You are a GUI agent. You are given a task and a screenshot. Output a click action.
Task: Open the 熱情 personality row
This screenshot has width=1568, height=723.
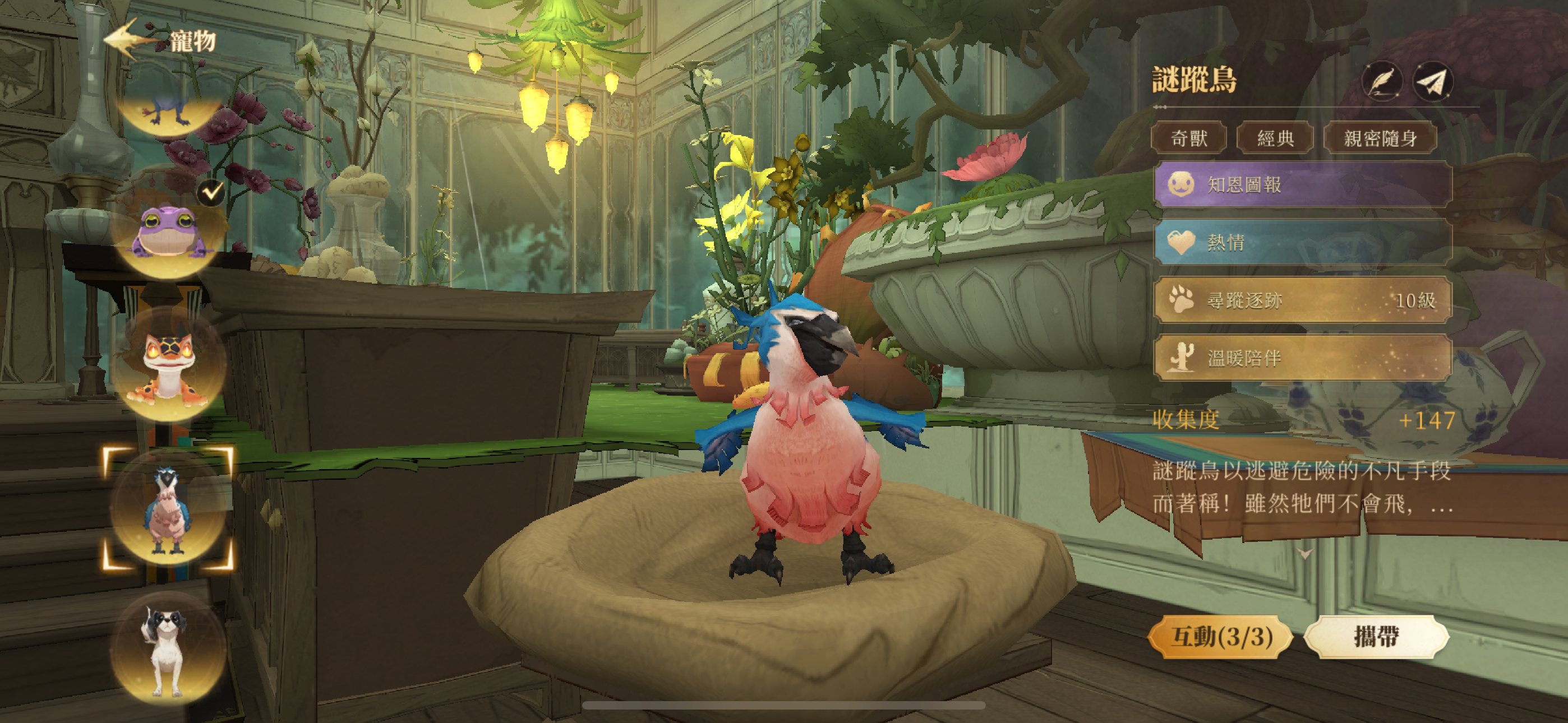click(1303, 242)
